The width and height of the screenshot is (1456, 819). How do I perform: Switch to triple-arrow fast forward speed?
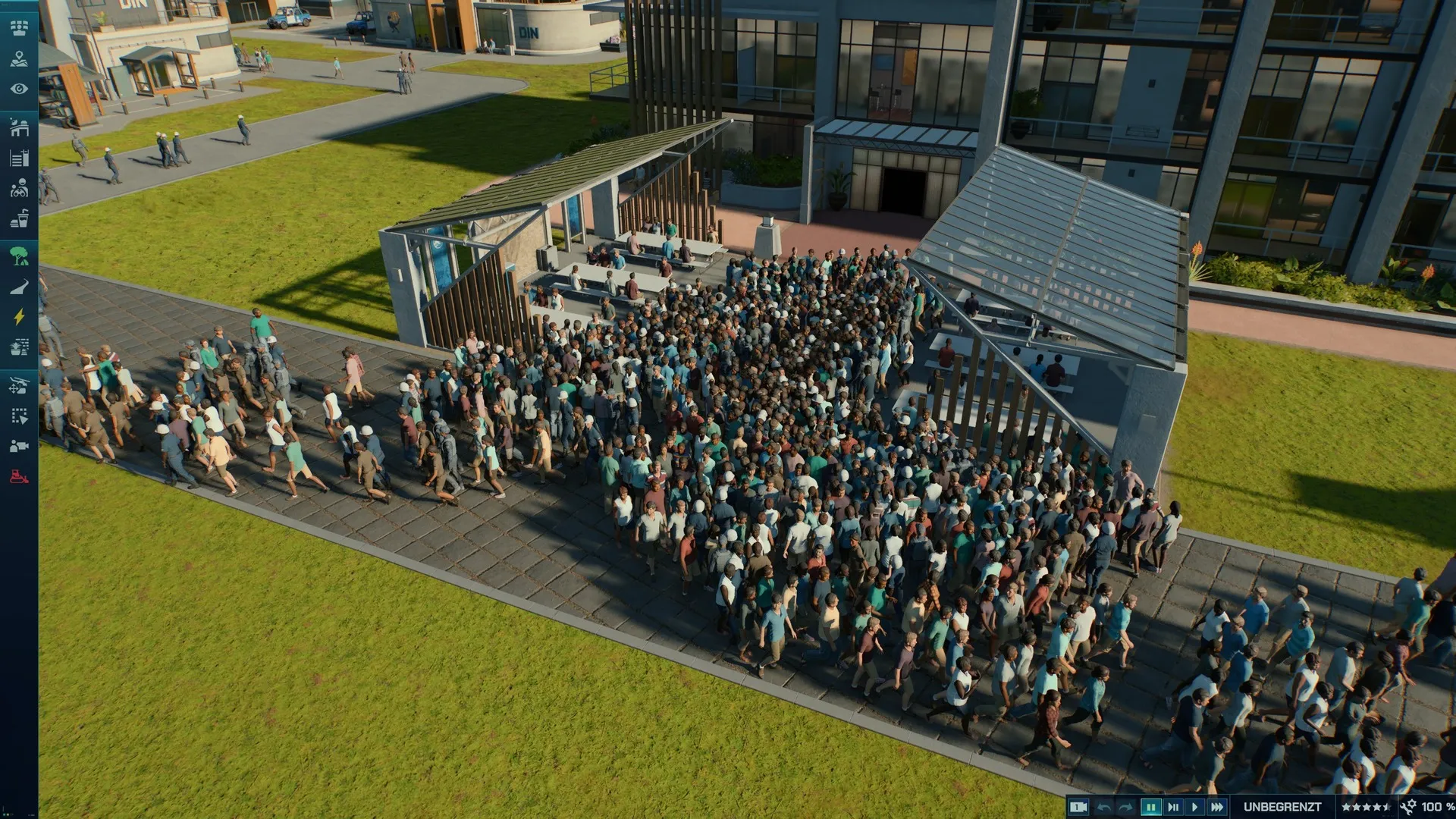pos(1217,807)
